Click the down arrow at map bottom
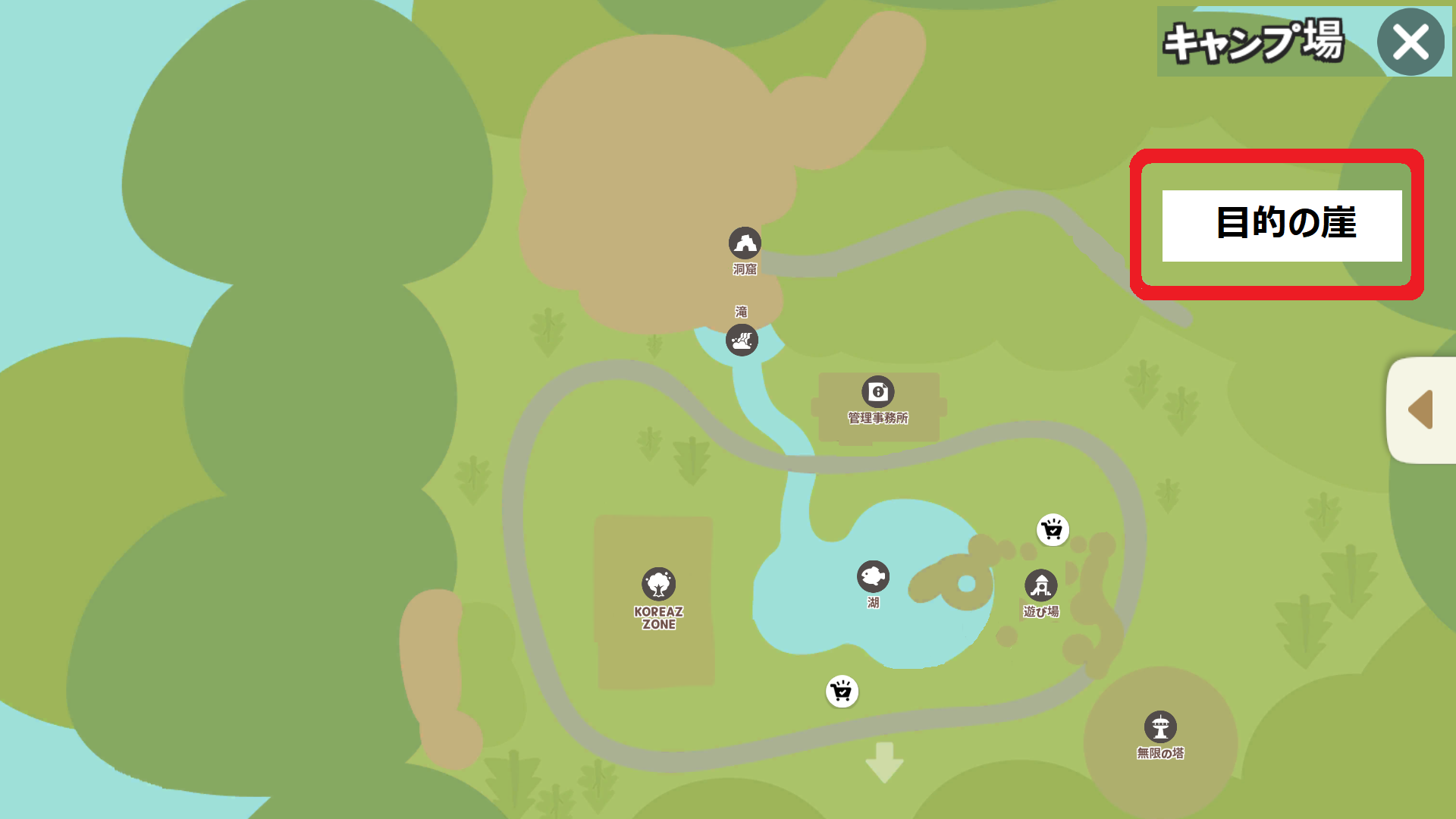The image size is (1456, 819). (x=884, y=761)
